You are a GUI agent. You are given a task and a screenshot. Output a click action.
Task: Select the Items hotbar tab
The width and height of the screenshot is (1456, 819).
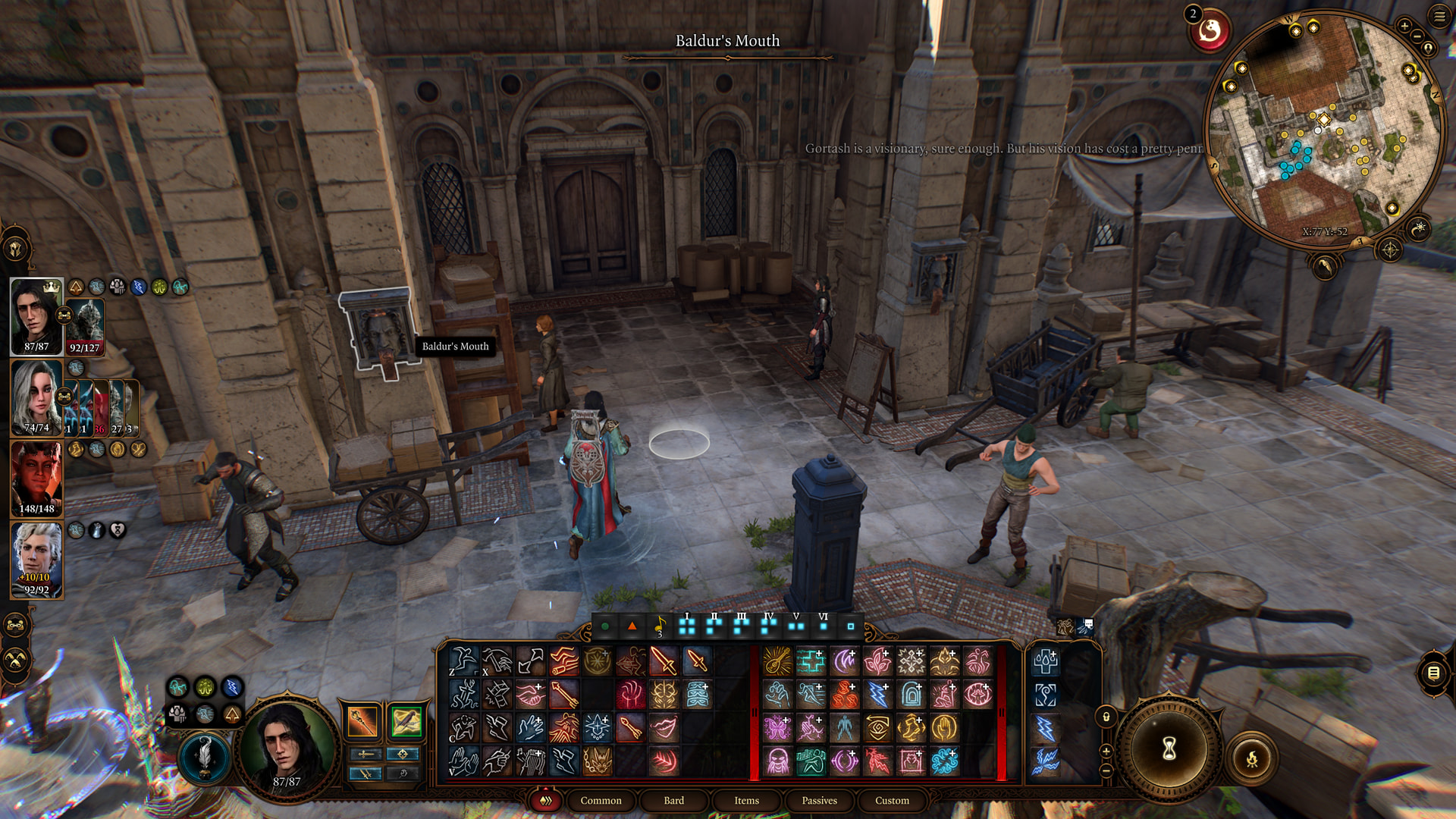pyautogui.click(x=746, y=801)
